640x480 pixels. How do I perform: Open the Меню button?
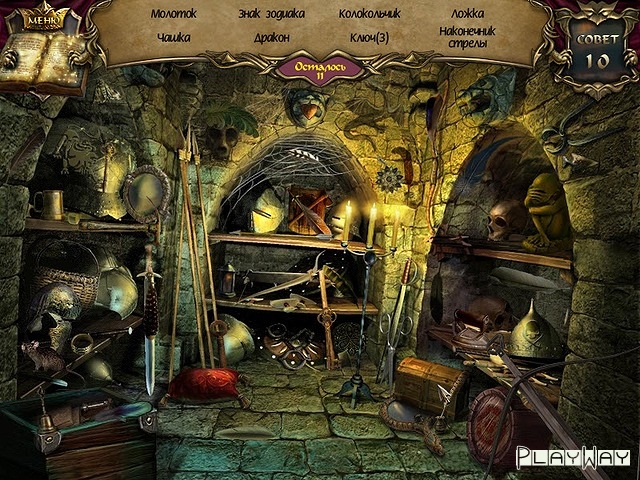(42, 18)
